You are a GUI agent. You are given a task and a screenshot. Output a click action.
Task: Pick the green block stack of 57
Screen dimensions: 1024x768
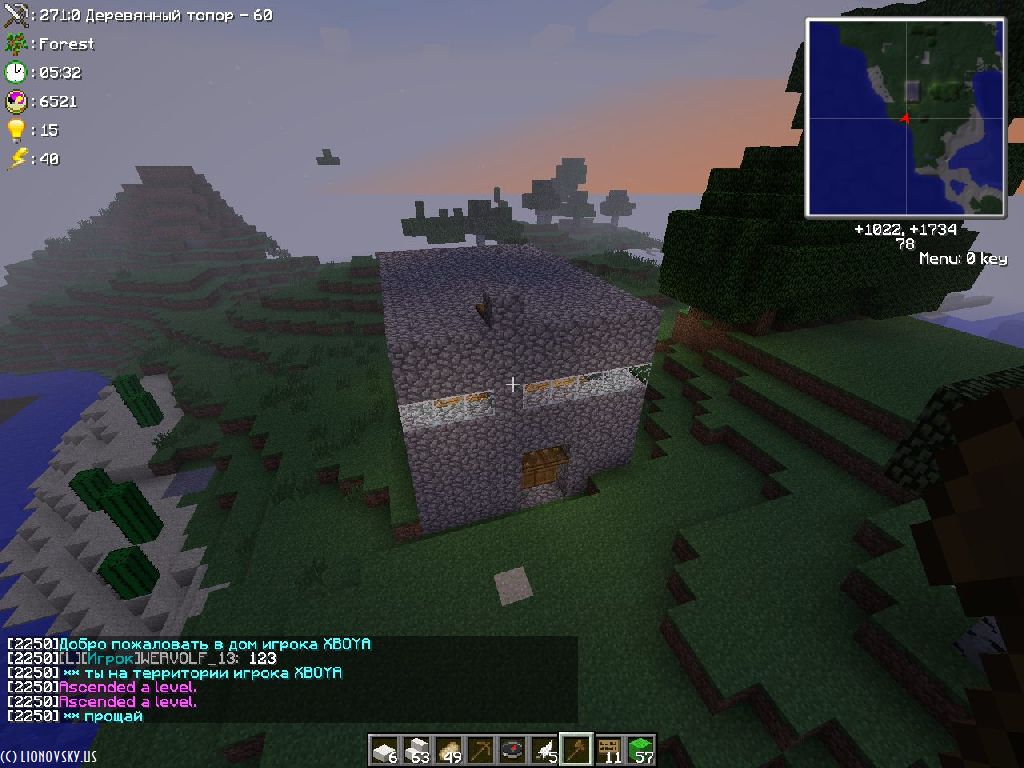641,749
